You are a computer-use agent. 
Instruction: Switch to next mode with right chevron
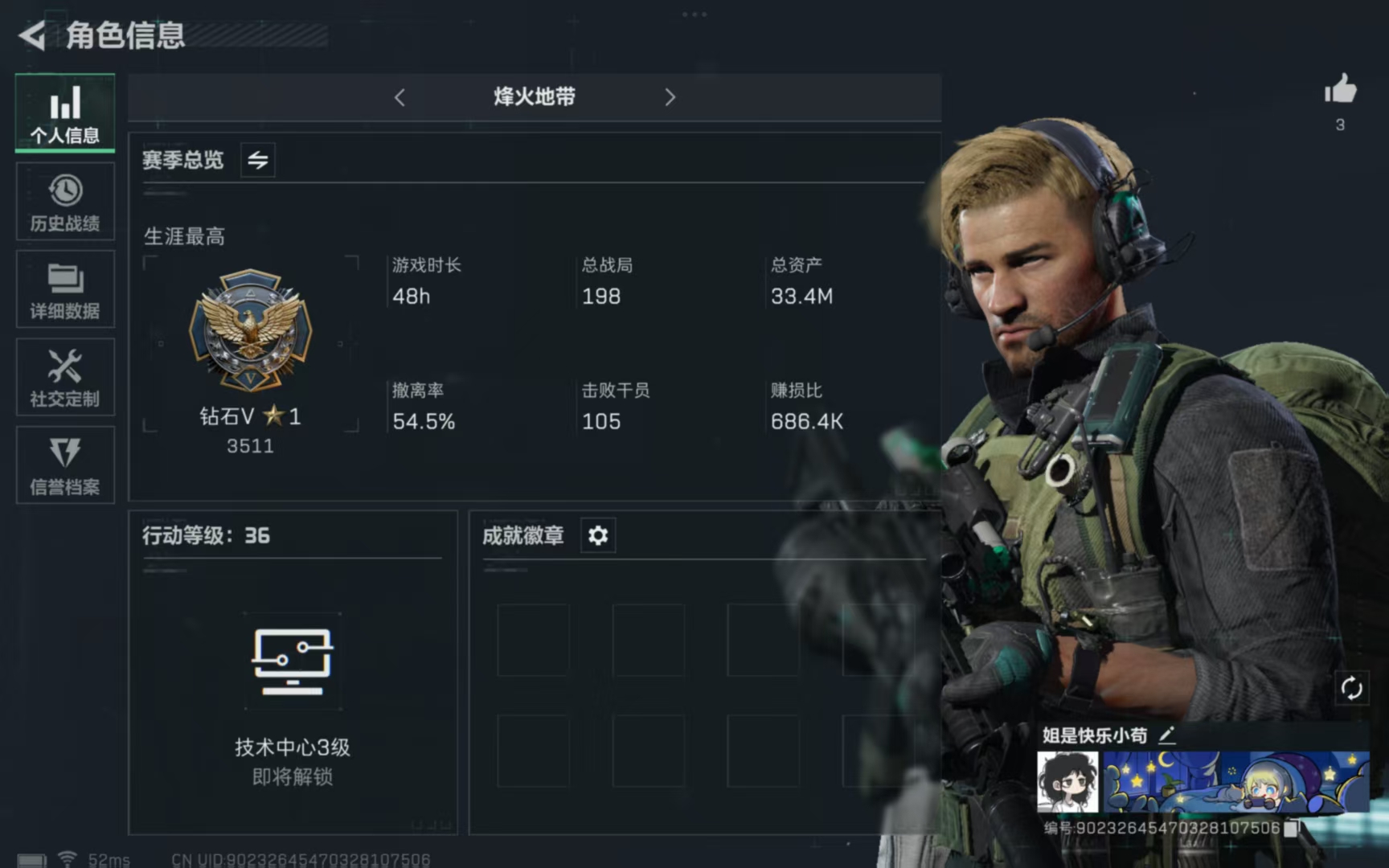[670, 96]
